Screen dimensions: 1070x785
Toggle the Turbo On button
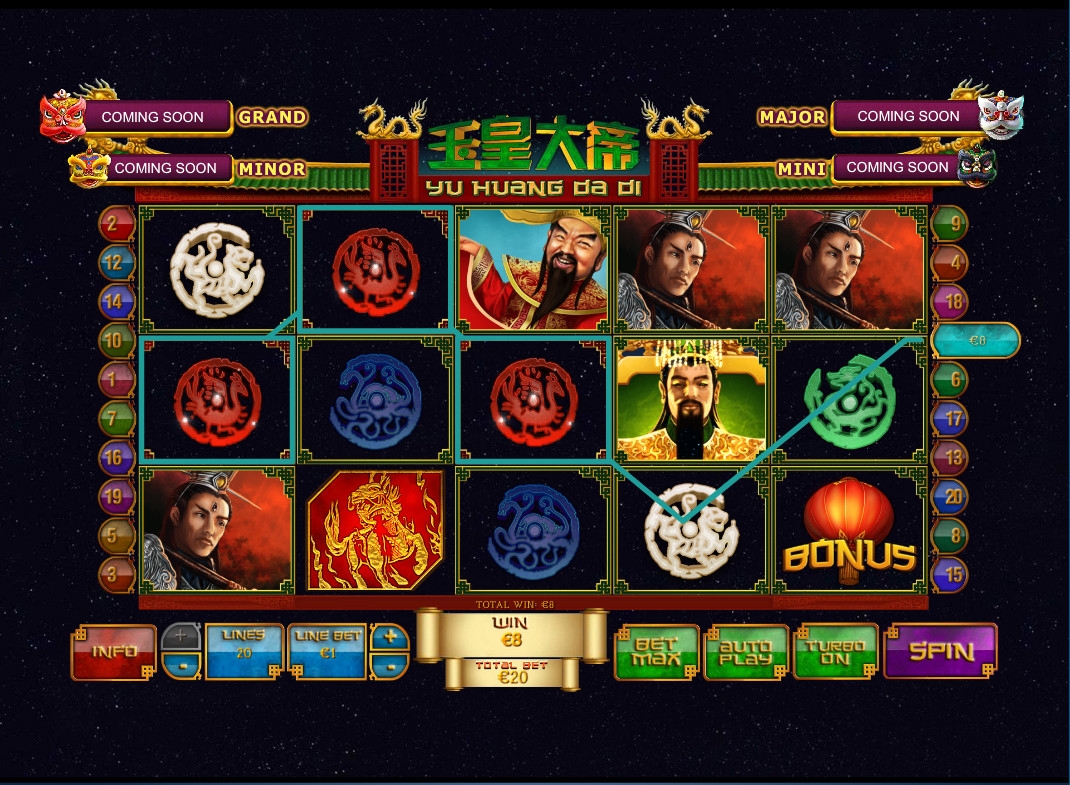(x=835, y=652)
